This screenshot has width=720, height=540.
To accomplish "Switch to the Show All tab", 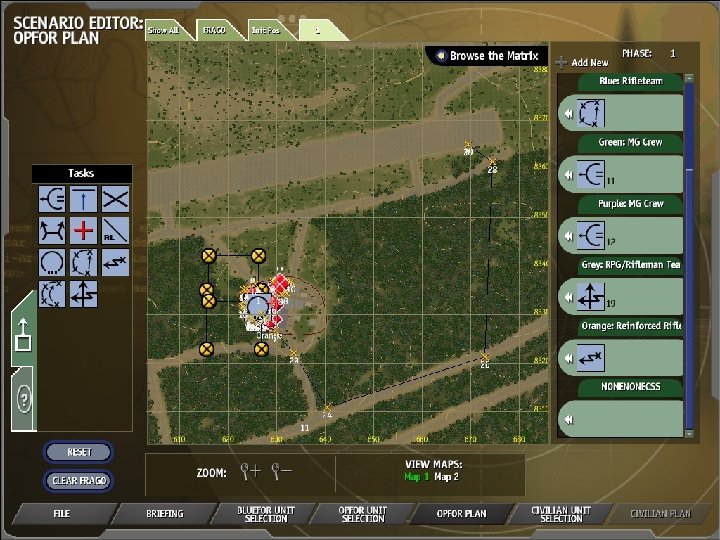I will pos(164,30).
